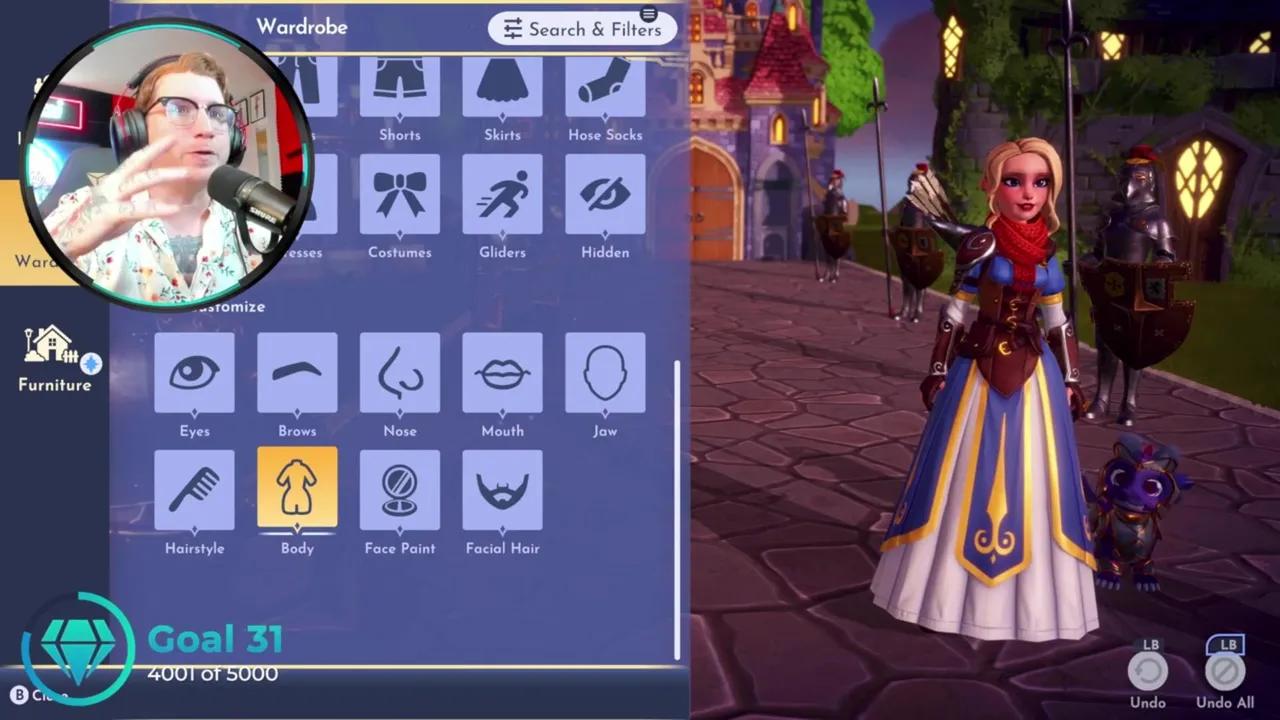Select the Facial Hair beard icon
Image resolution: width=1280 pixels, height=720 pixels.
[x=503, y=490]
